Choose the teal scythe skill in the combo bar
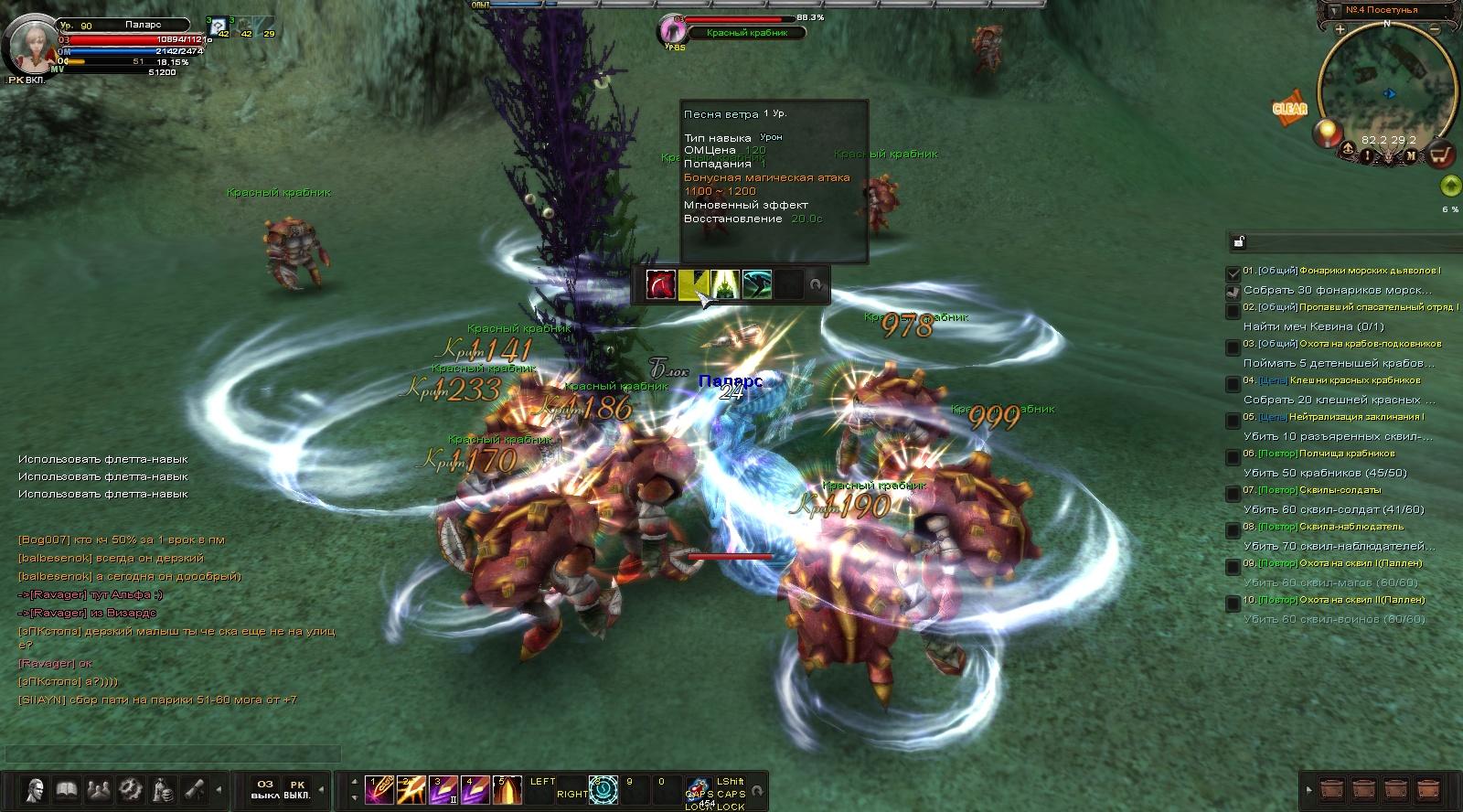Screen dimensions: 1463x812 click(757, 284)
